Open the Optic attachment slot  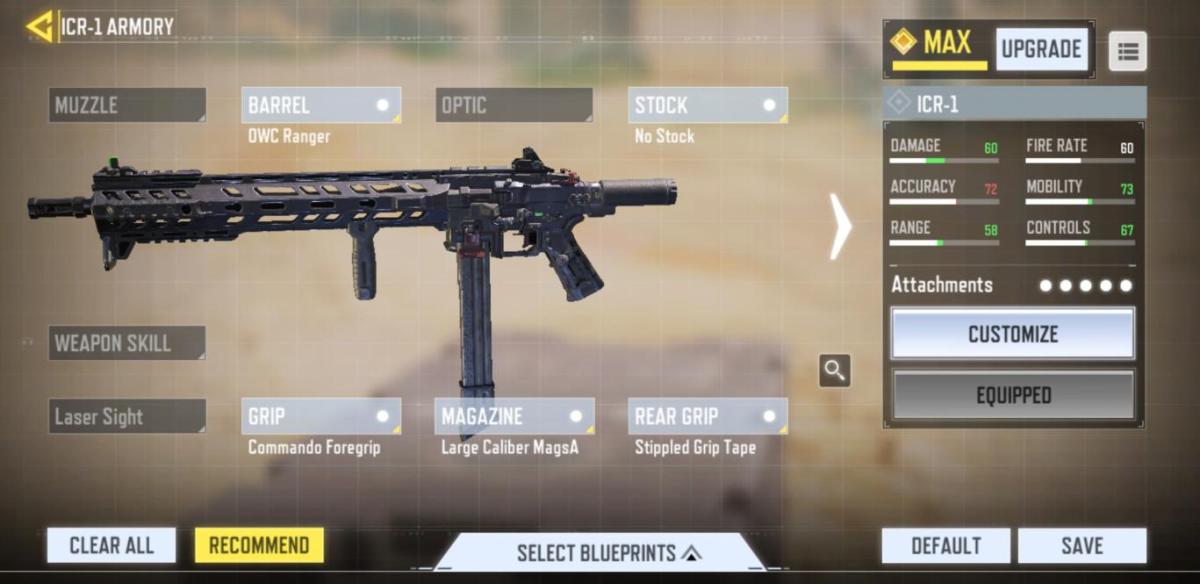coord(513,105)
